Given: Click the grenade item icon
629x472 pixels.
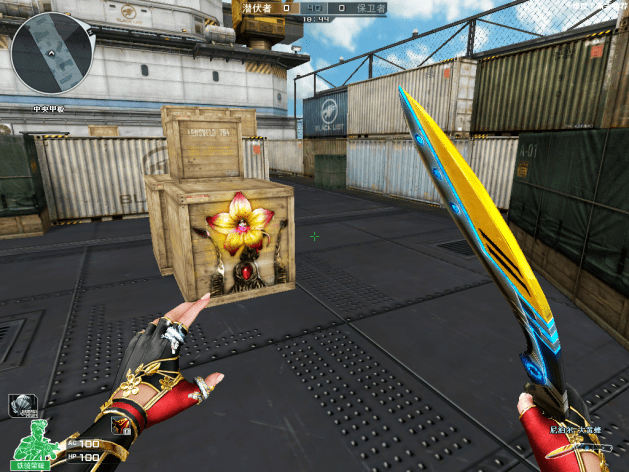Looking at the screenshot, I should pos(24,403).
